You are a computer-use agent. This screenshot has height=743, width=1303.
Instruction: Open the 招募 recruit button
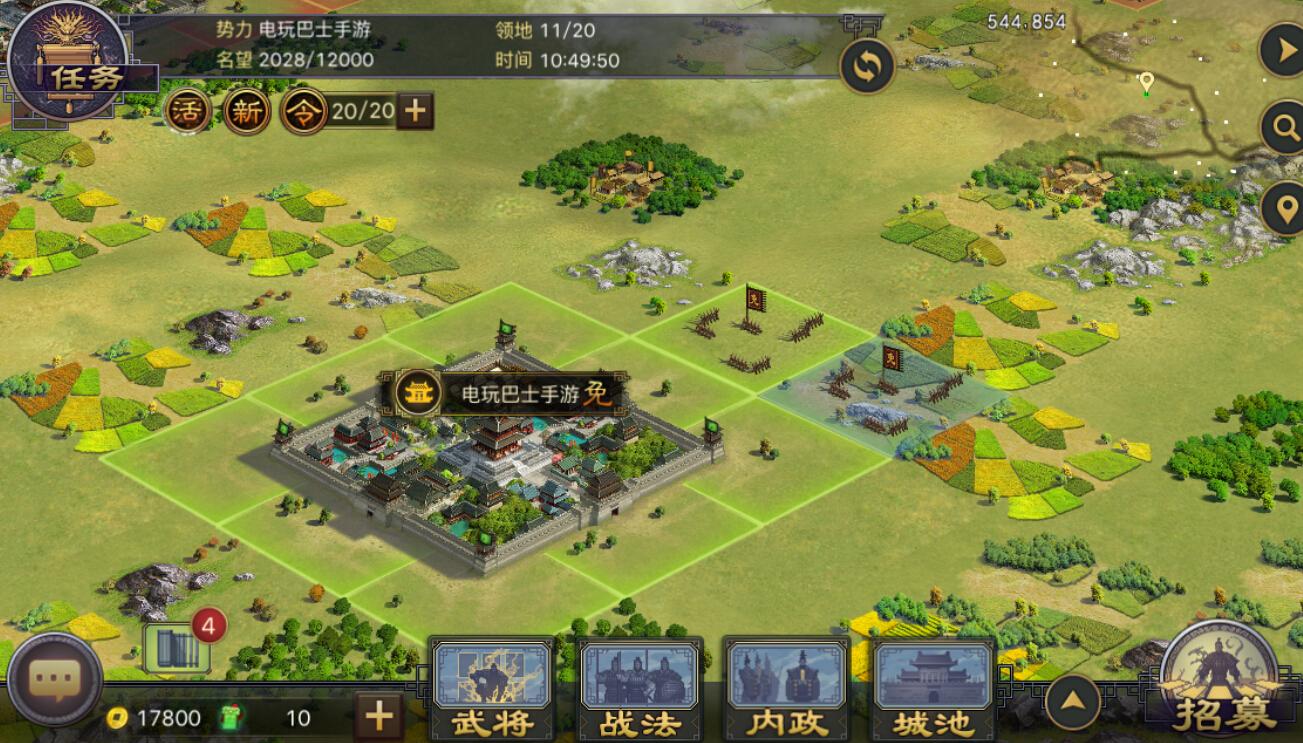[1223, 680]
